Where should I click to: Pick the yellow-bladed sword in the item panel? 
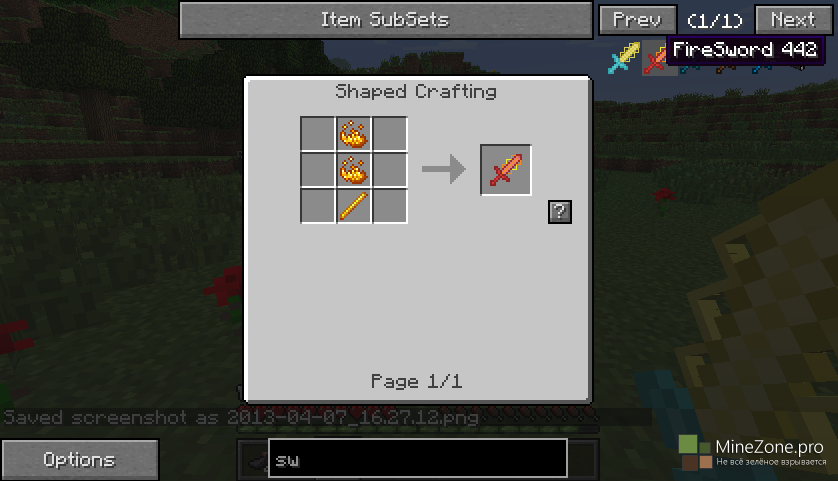pyautogui.click(x=624, y=60)
